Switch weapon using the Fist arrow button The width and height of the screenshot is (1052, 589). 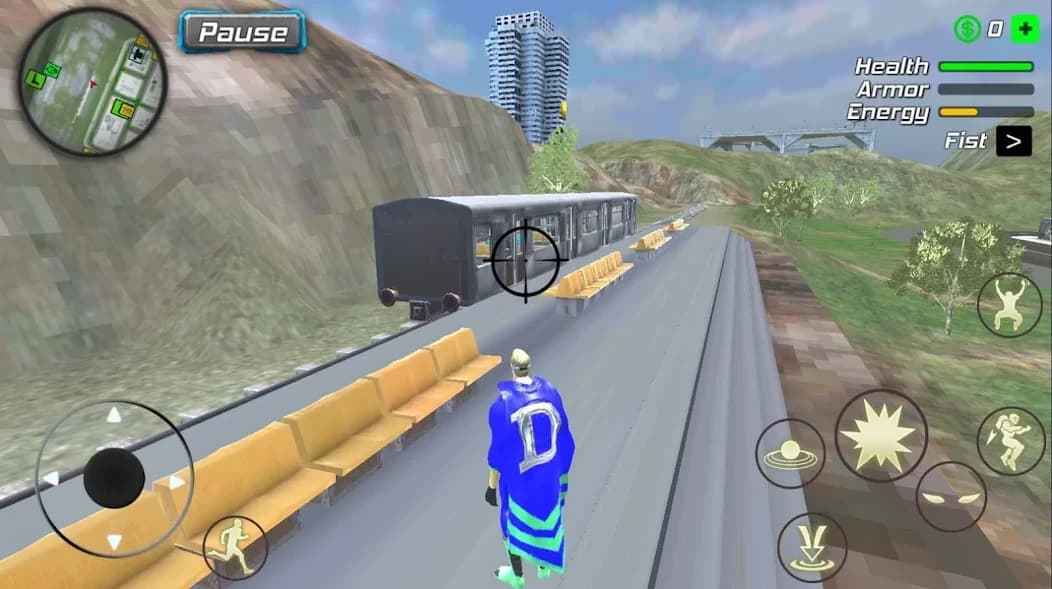(x=1014, y=141)
